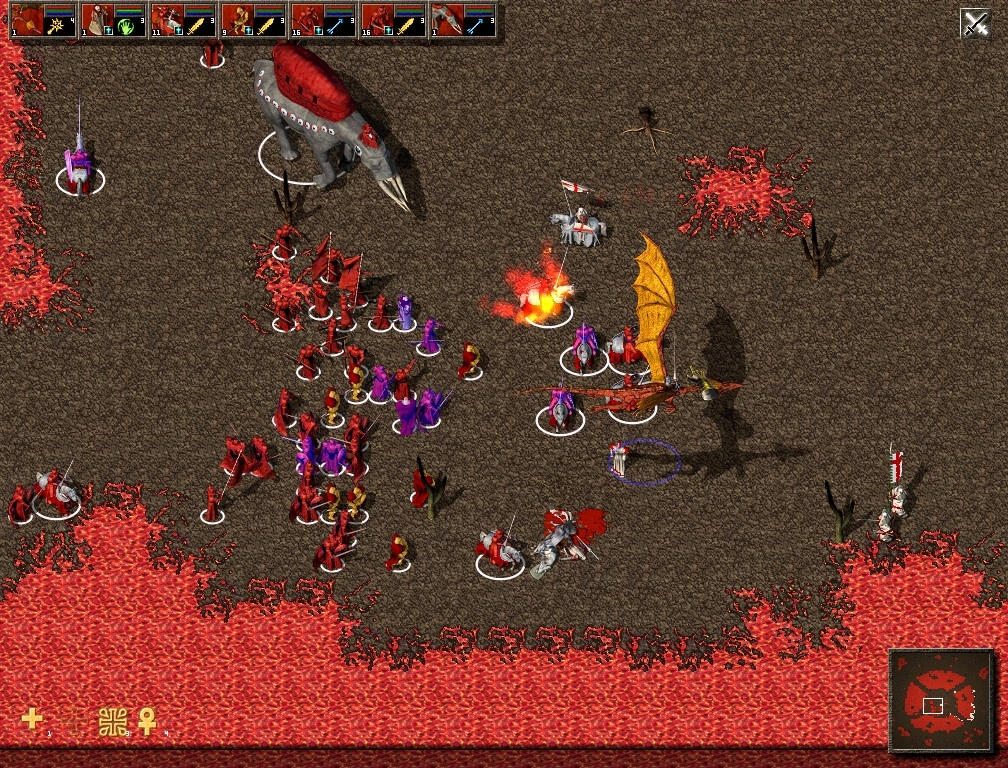Screen dimensions: 1008x768
Task: Activate the ornate gold cross ability
Action: pyautogui.click(x=113, y=721)
